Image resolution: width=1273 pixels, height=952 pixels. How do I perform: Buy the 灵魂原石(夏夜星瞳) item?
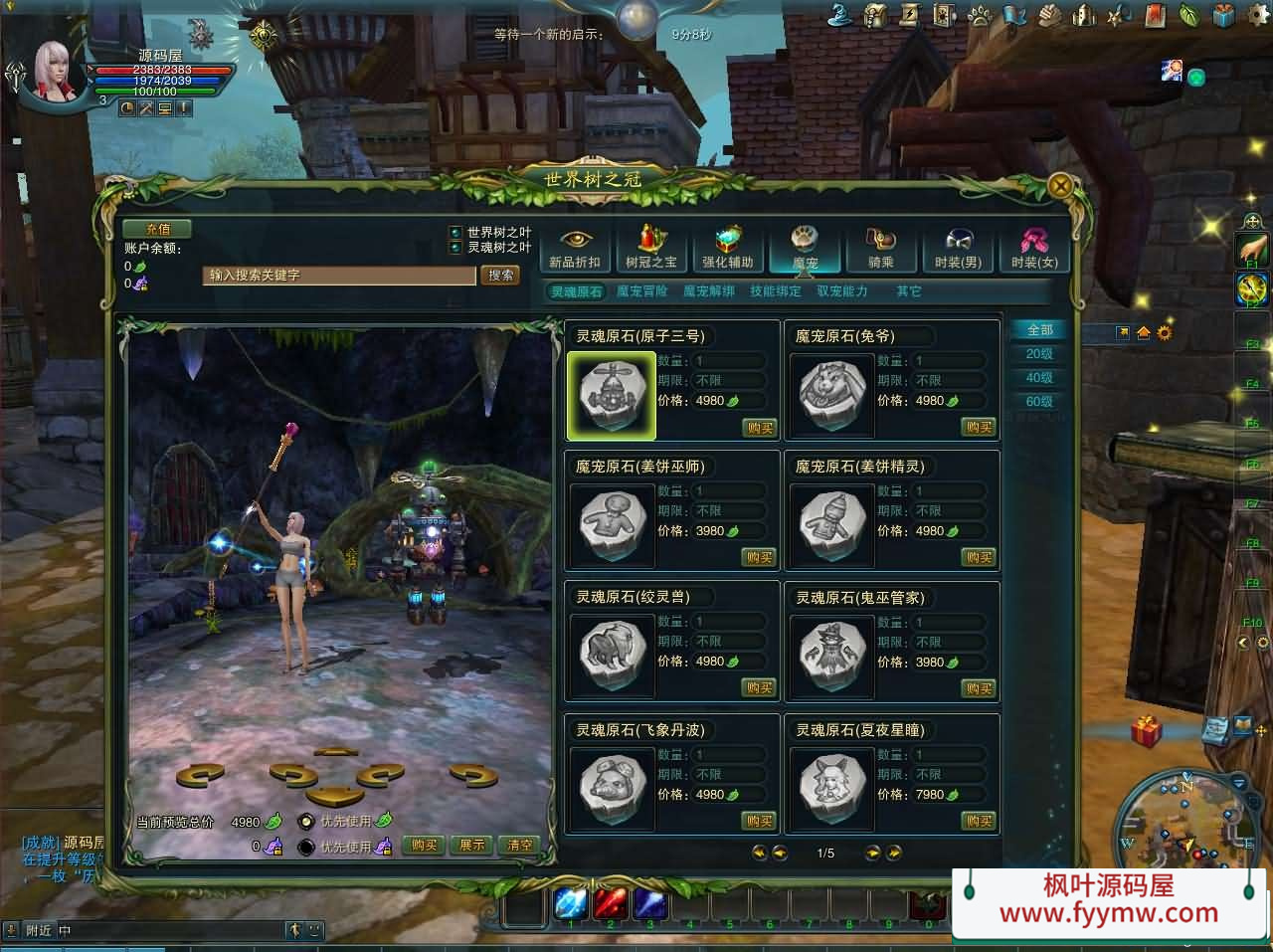click(x=979, y=821)
